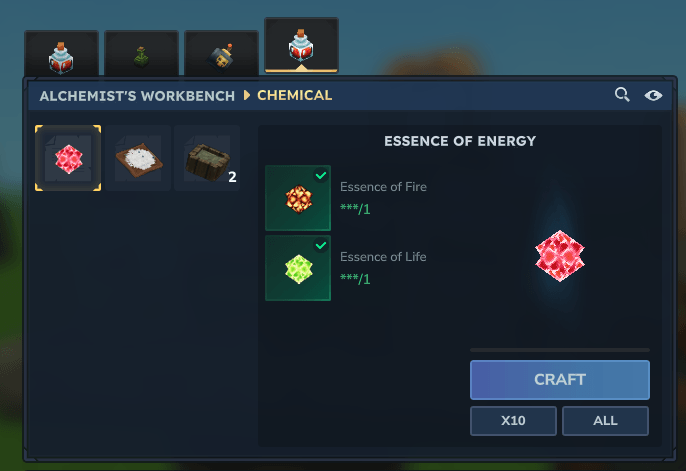This screenshot has height=471, width=686.
Task: Choose the X10 craft quantity button
Action: (513, 421)
